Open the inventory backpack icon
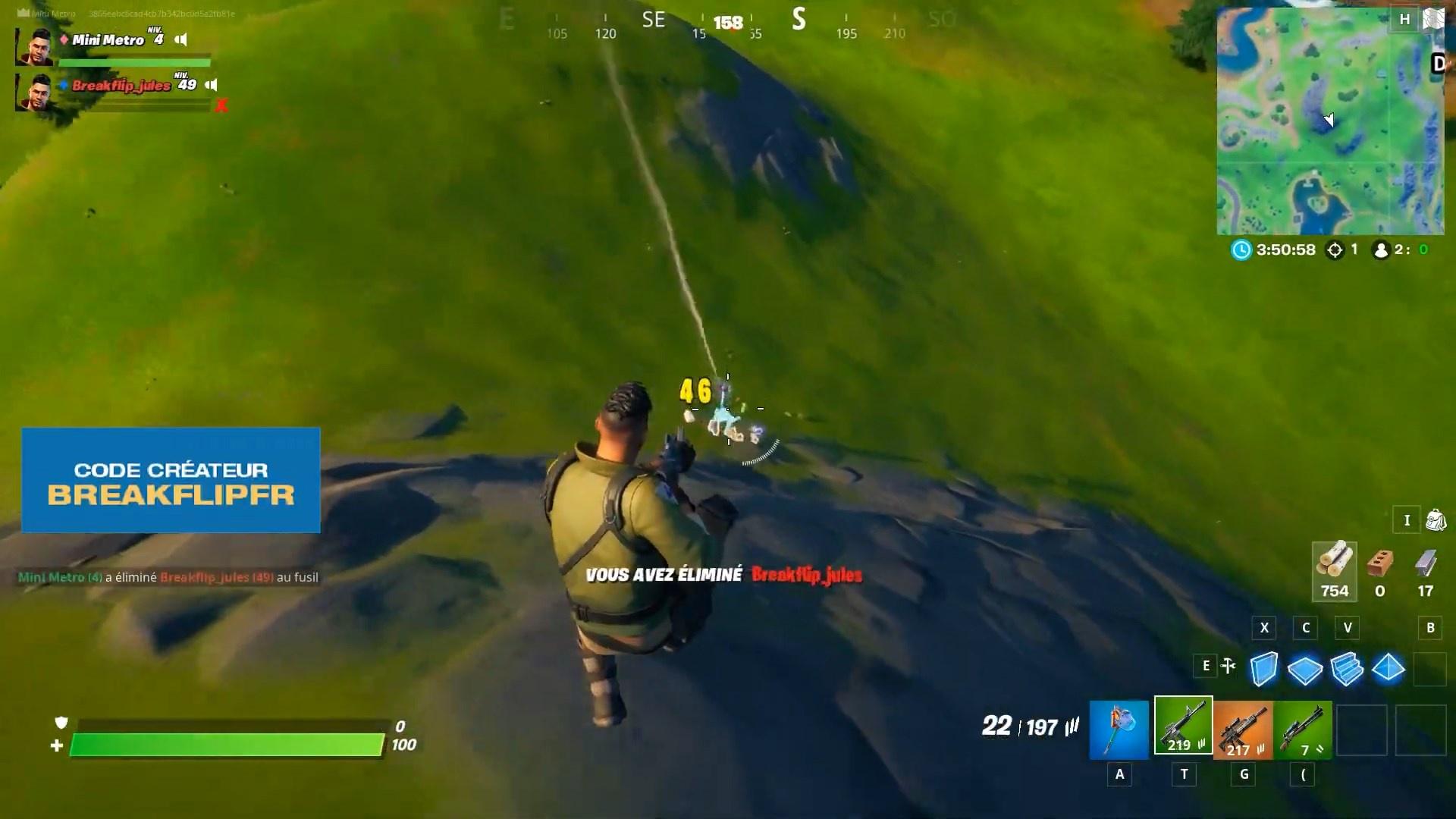The height and width of the screenshot is (819, 1456). tap(1437, 520)
